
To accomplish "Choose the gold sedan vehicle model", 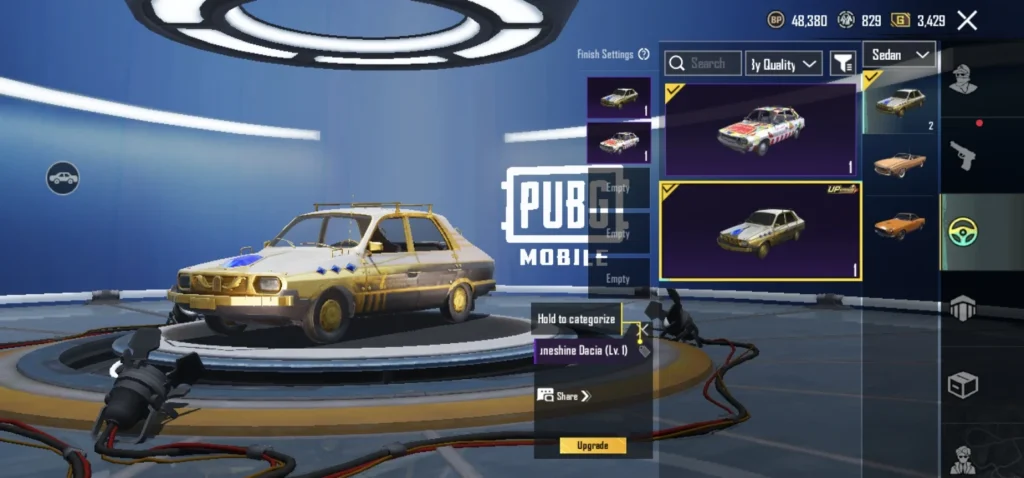I will point(900,102).
